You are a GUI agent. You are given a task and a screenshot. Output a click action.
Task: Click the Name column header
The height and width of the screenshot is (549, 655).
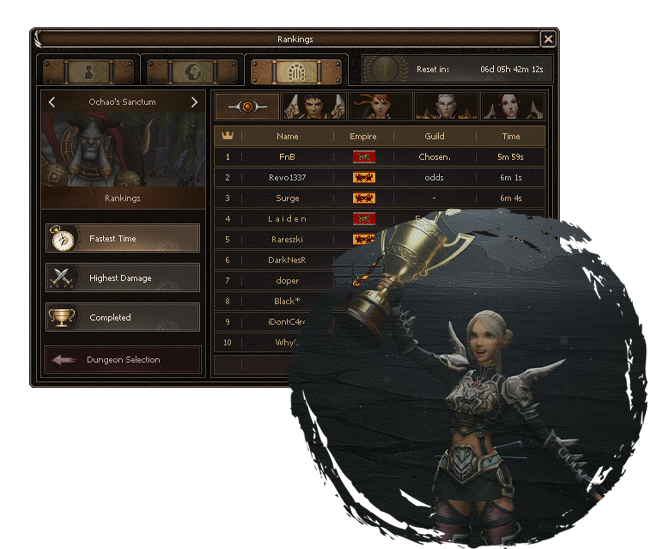[288, 135]
